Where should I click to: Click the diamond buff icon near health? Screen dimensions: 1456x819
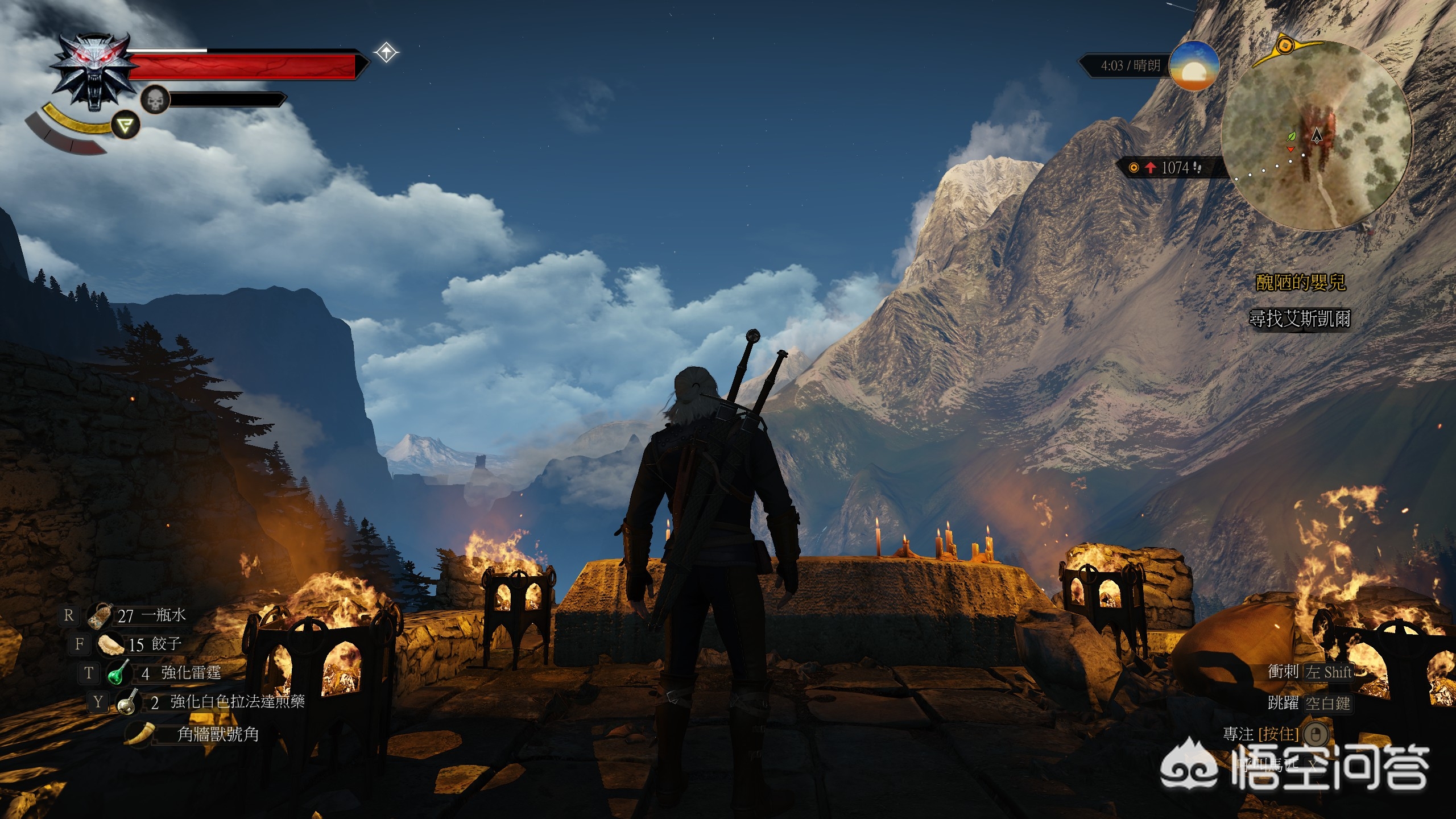point(386,53)
